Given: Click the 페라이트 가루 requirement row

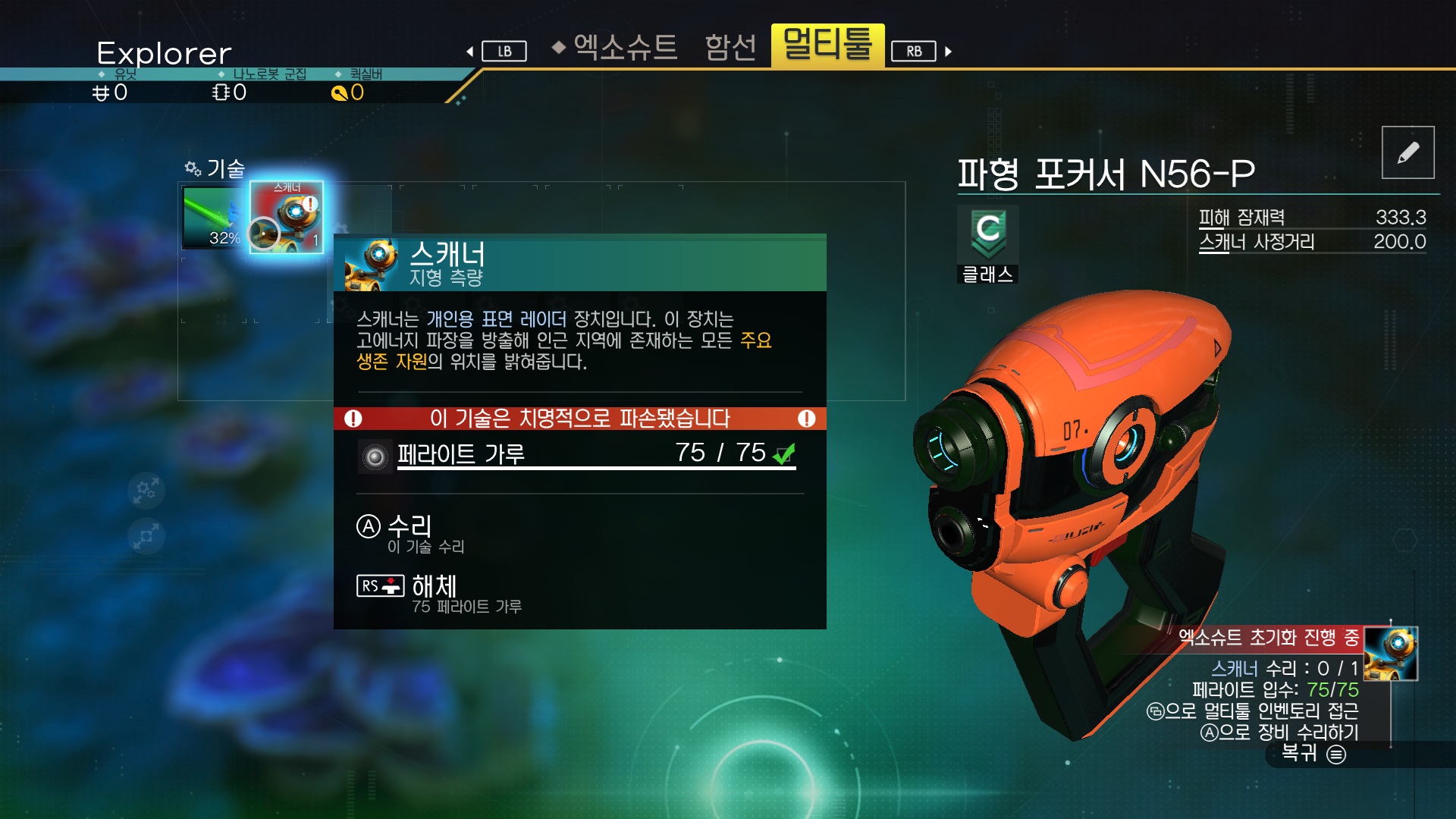Looking at the screenshot, I should click(x=578, y=455).
